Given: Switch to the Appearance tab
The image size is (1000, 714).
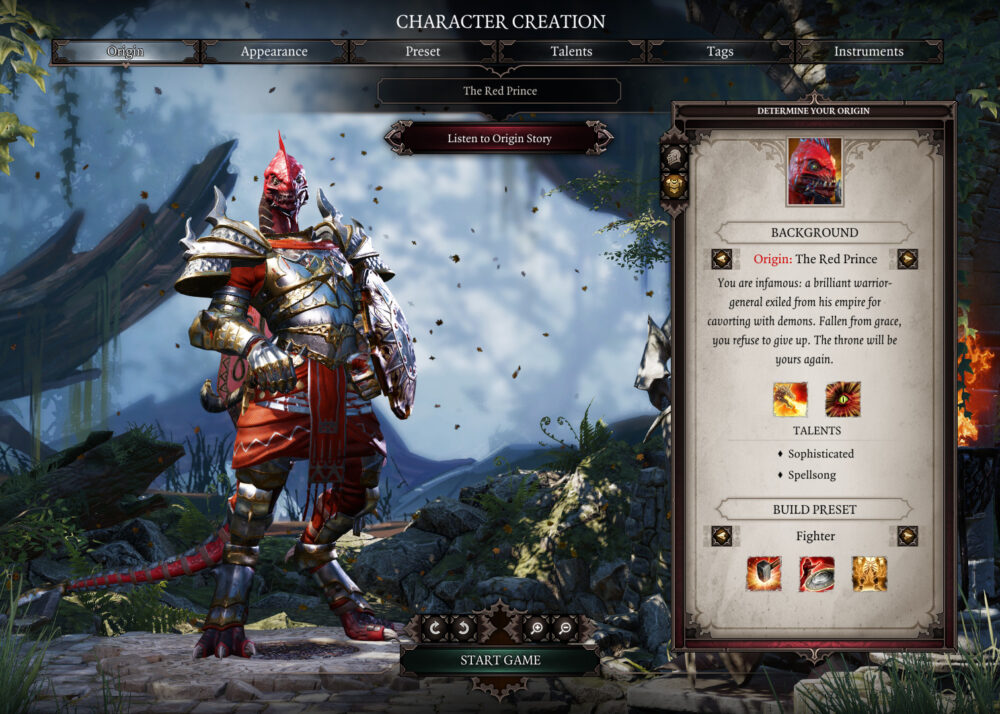Looking at the screenshot, I should tap(274, 51).
